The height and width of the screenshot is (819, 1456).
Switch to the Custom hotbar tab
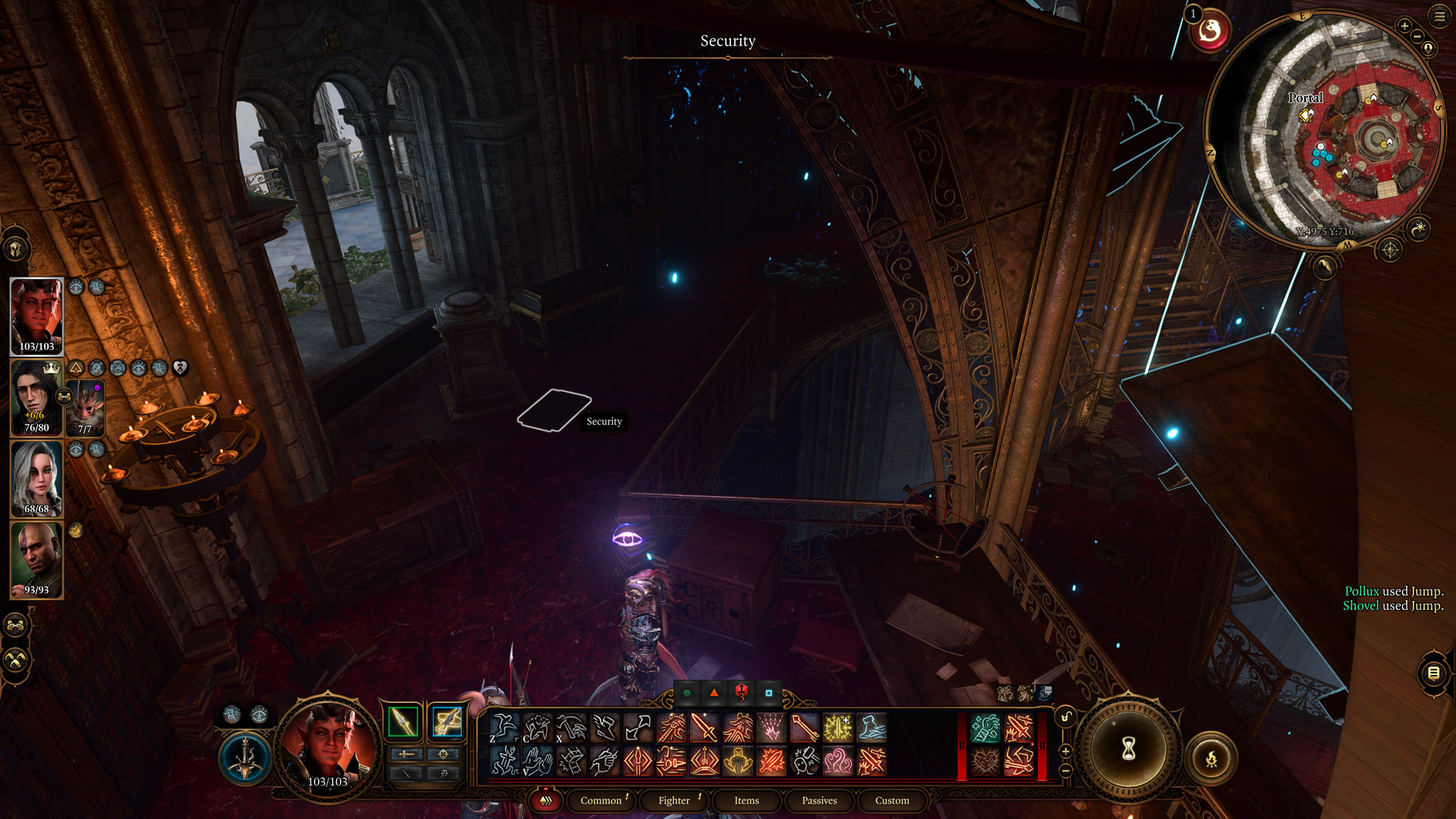pos(892,801)
